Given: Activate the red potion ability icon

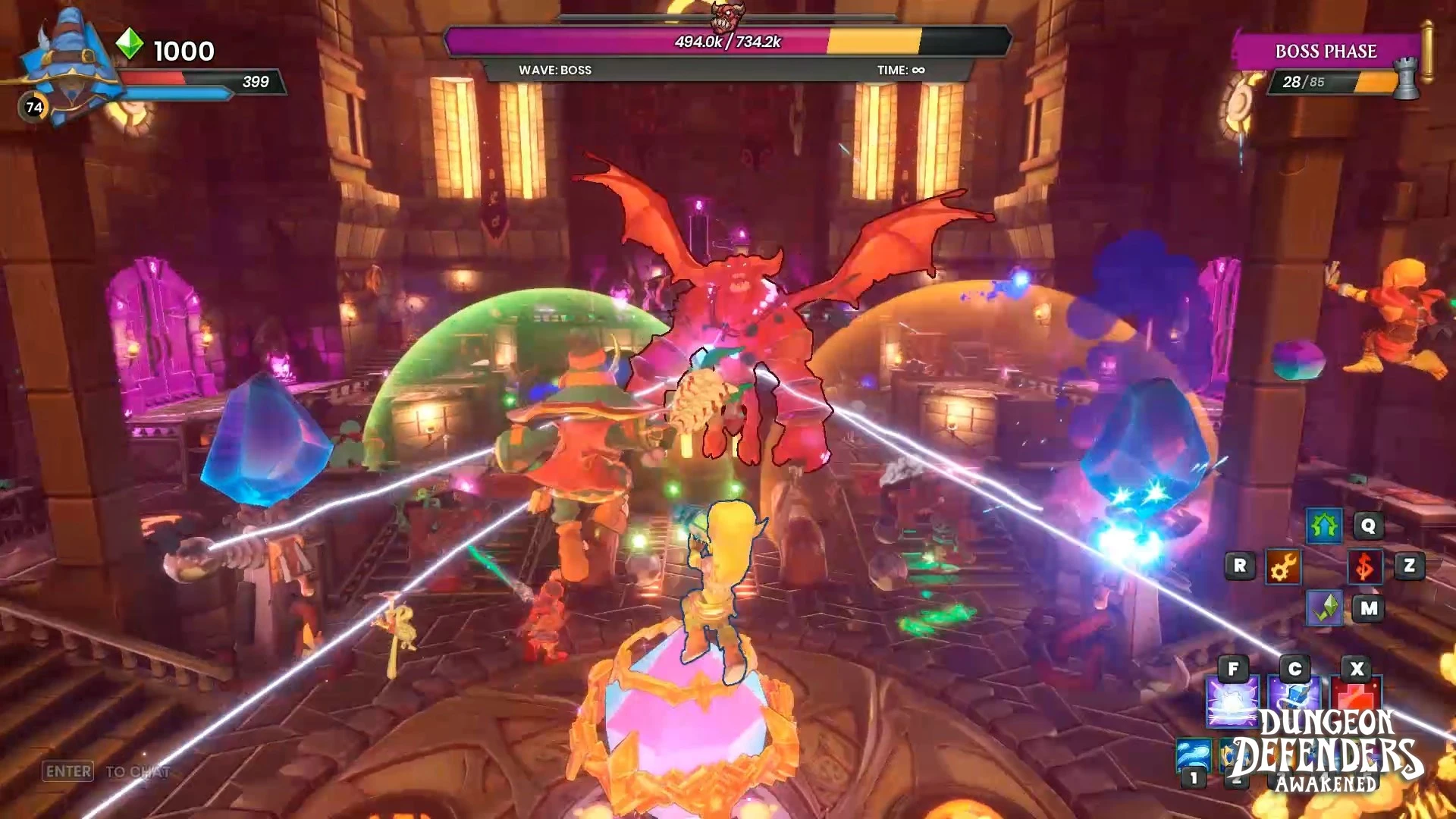Looking at the screenshot, I should point(1355,696).
